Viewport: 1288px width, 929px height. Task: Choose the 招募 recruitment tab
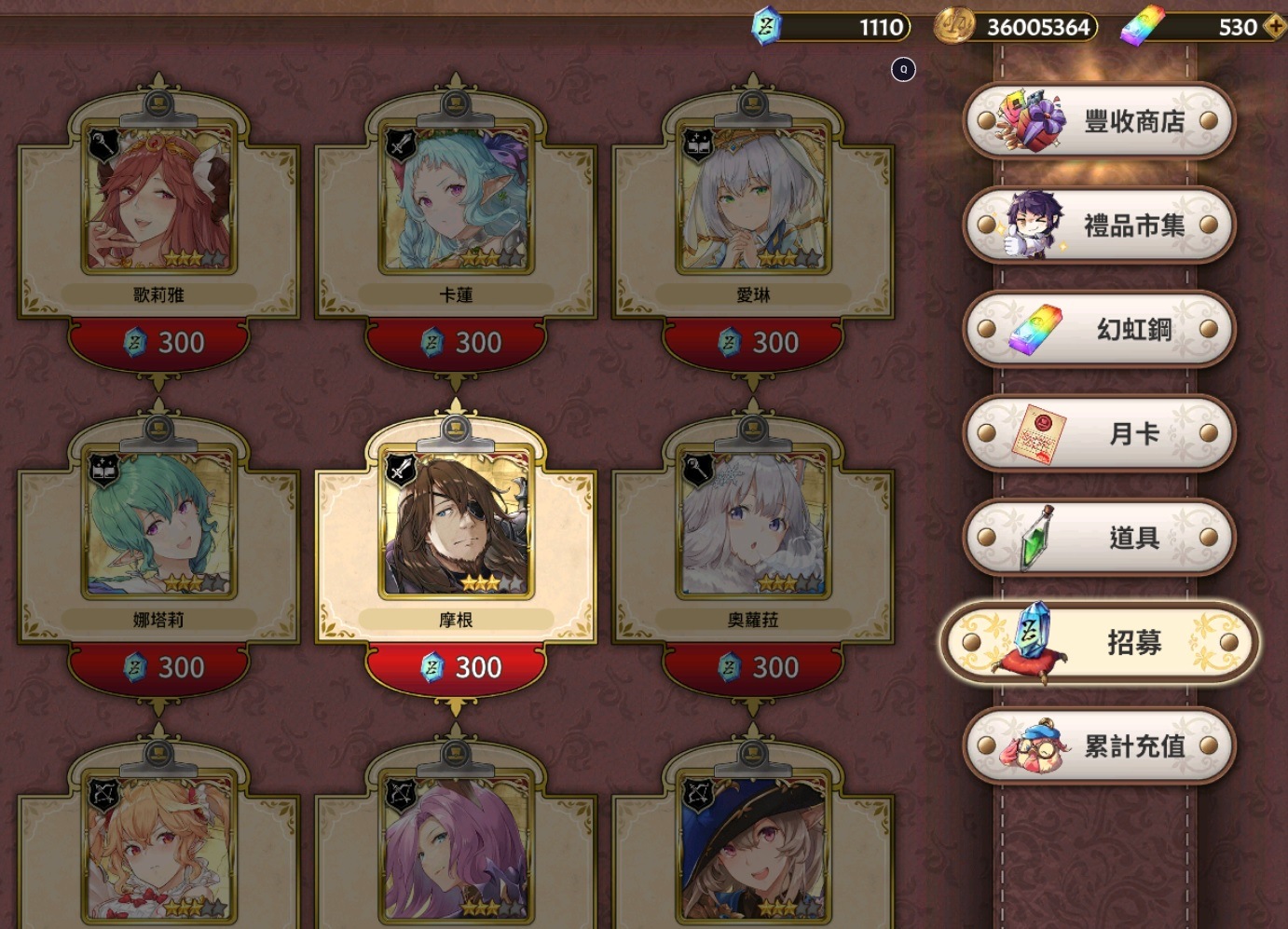tap(1100, 642)
